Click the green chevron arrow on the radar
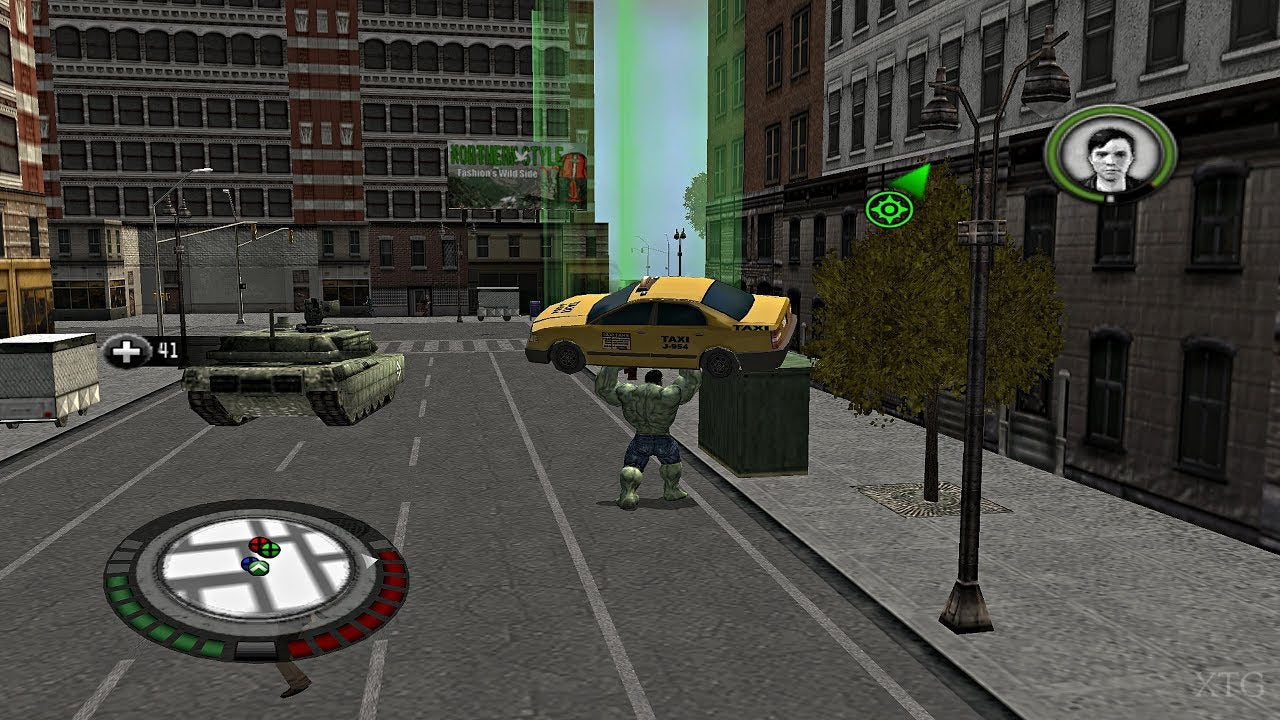Viewport: 1280px width, 720px height. coord(257,568)
